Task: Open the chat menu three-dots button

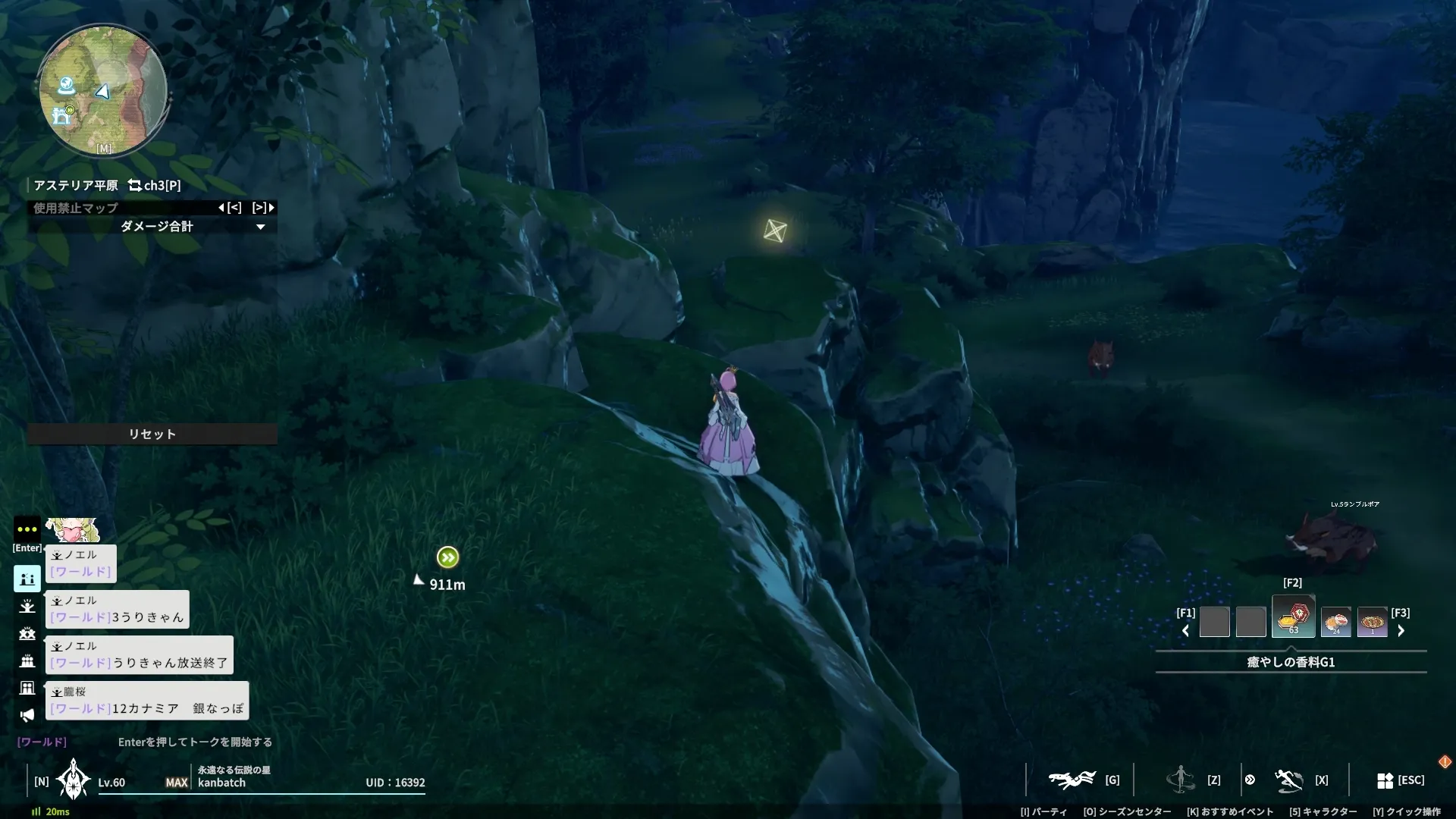Action: click(x=27, y=529)
